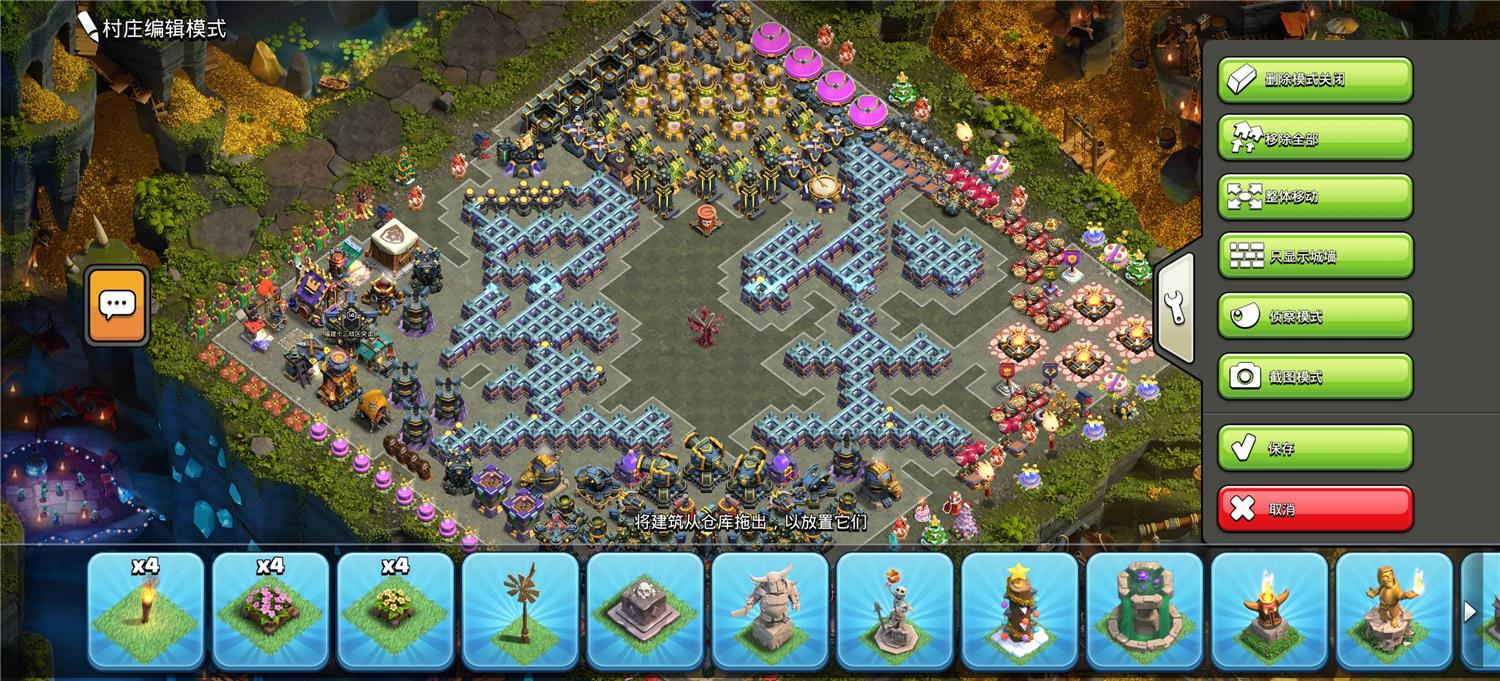Select the yellow flower bed slot
1500x681 pixels.
click(396, 610)
